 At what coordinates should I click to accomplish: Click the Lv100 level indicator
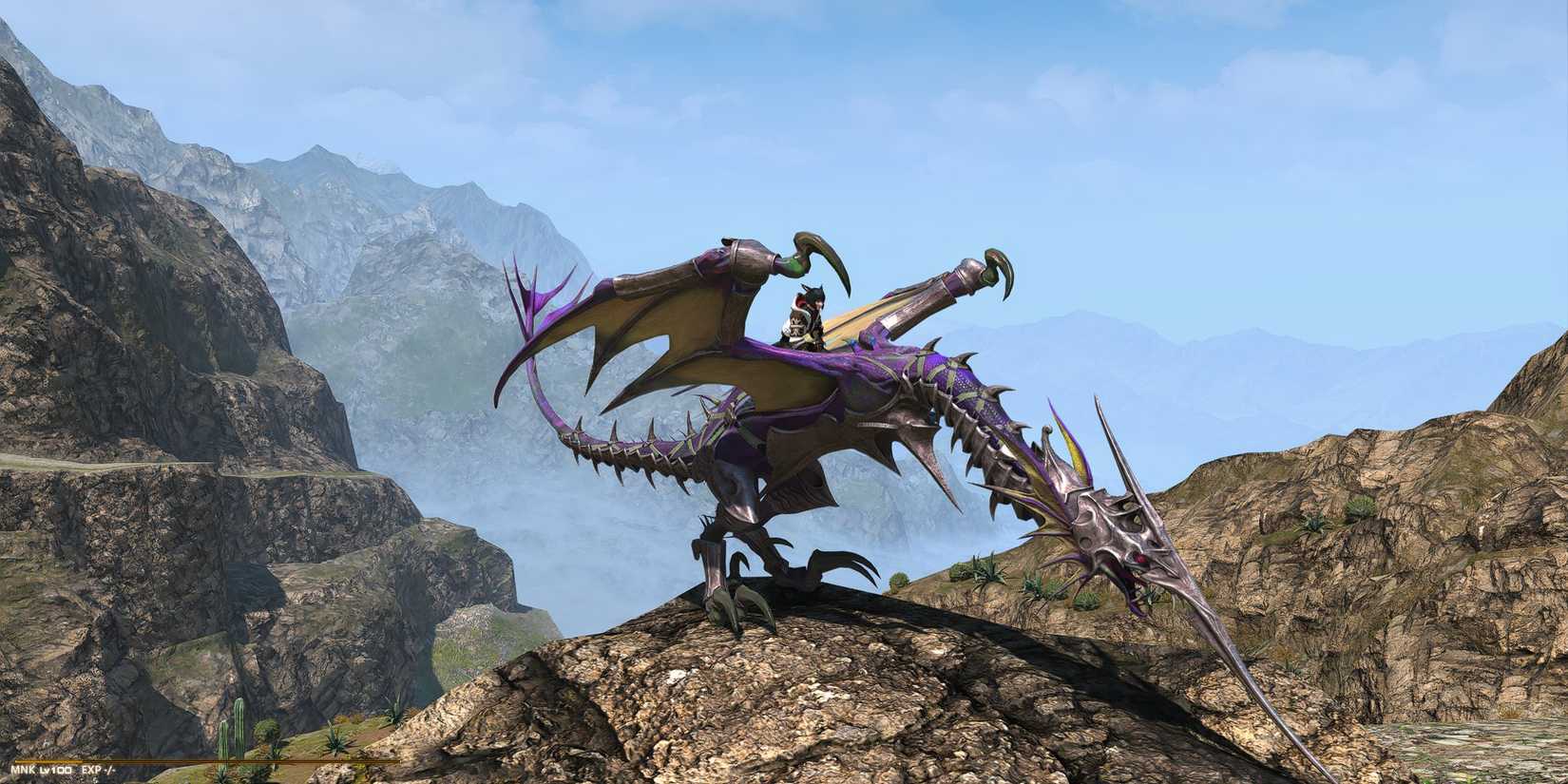54,768
